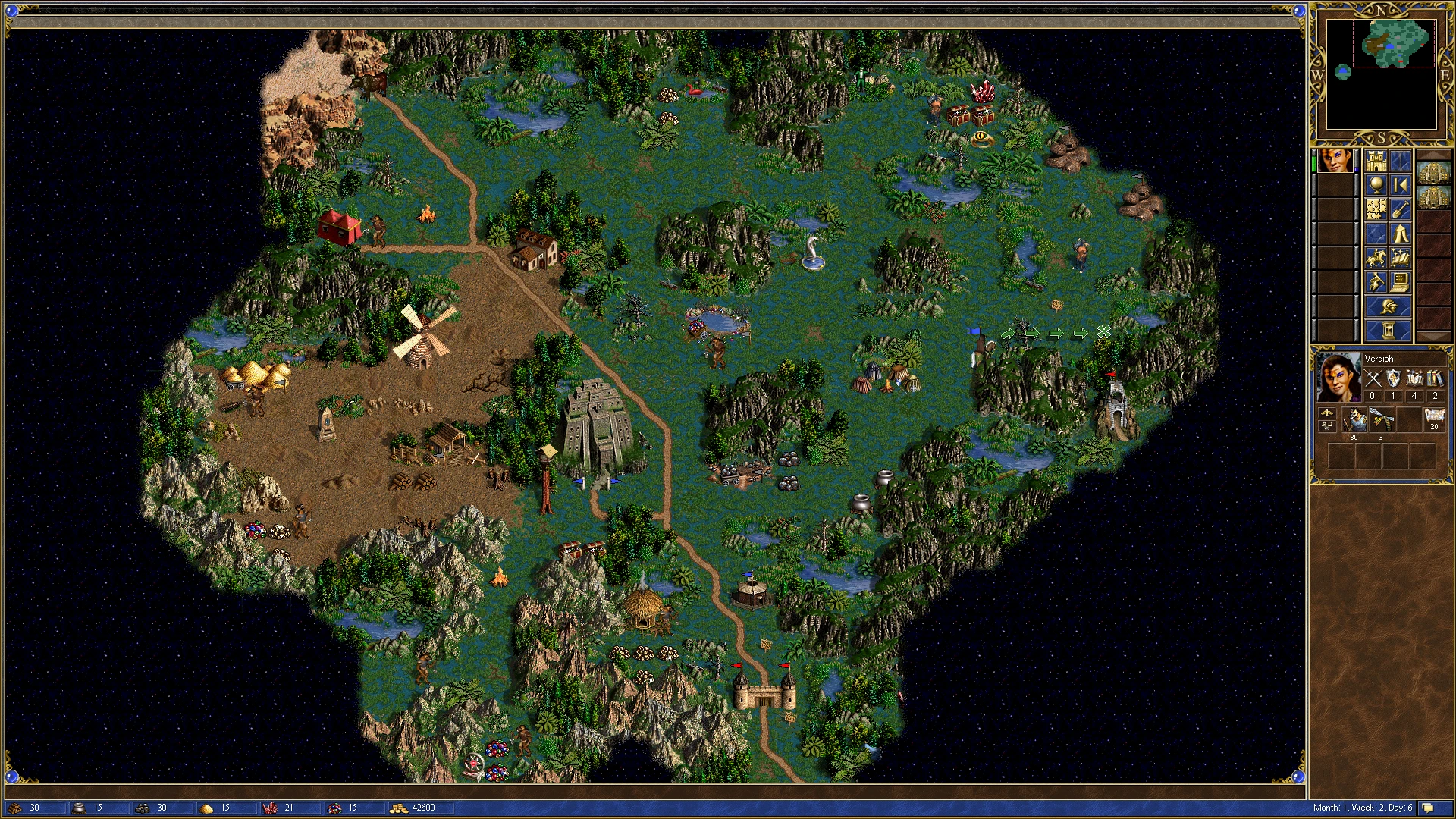Click the hero's green spell point bar
1456x819 pixels.
tap(1313, 162)
